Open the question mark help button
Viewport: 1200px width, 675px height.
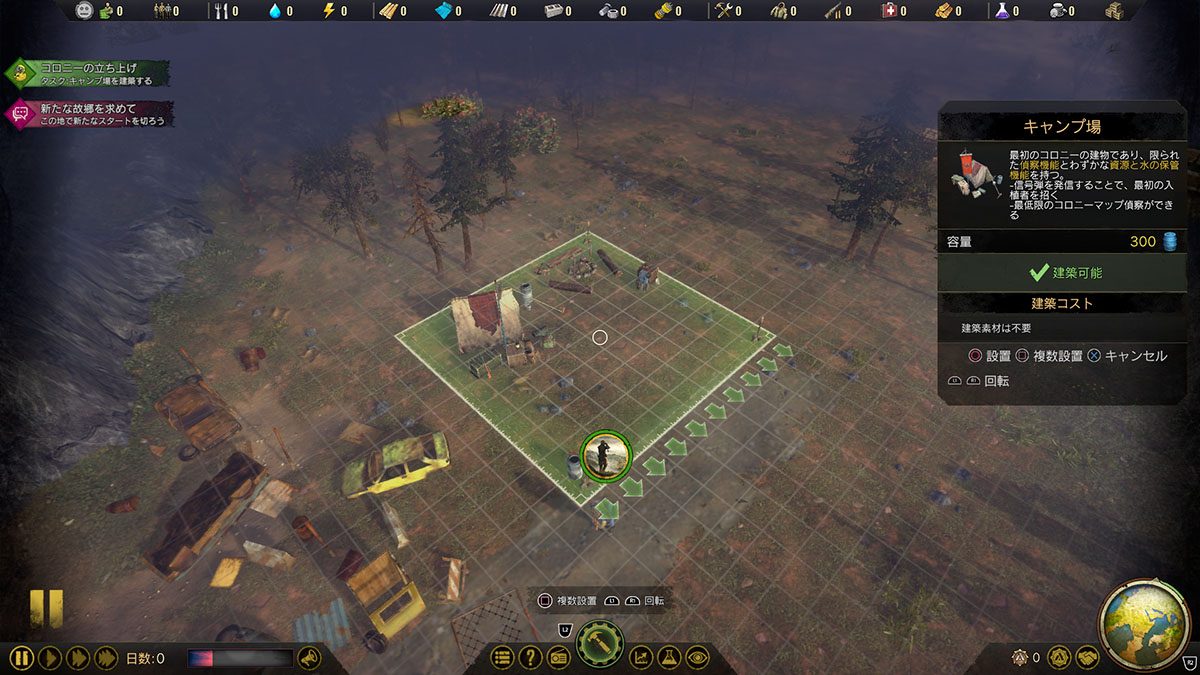pos(530,658)
